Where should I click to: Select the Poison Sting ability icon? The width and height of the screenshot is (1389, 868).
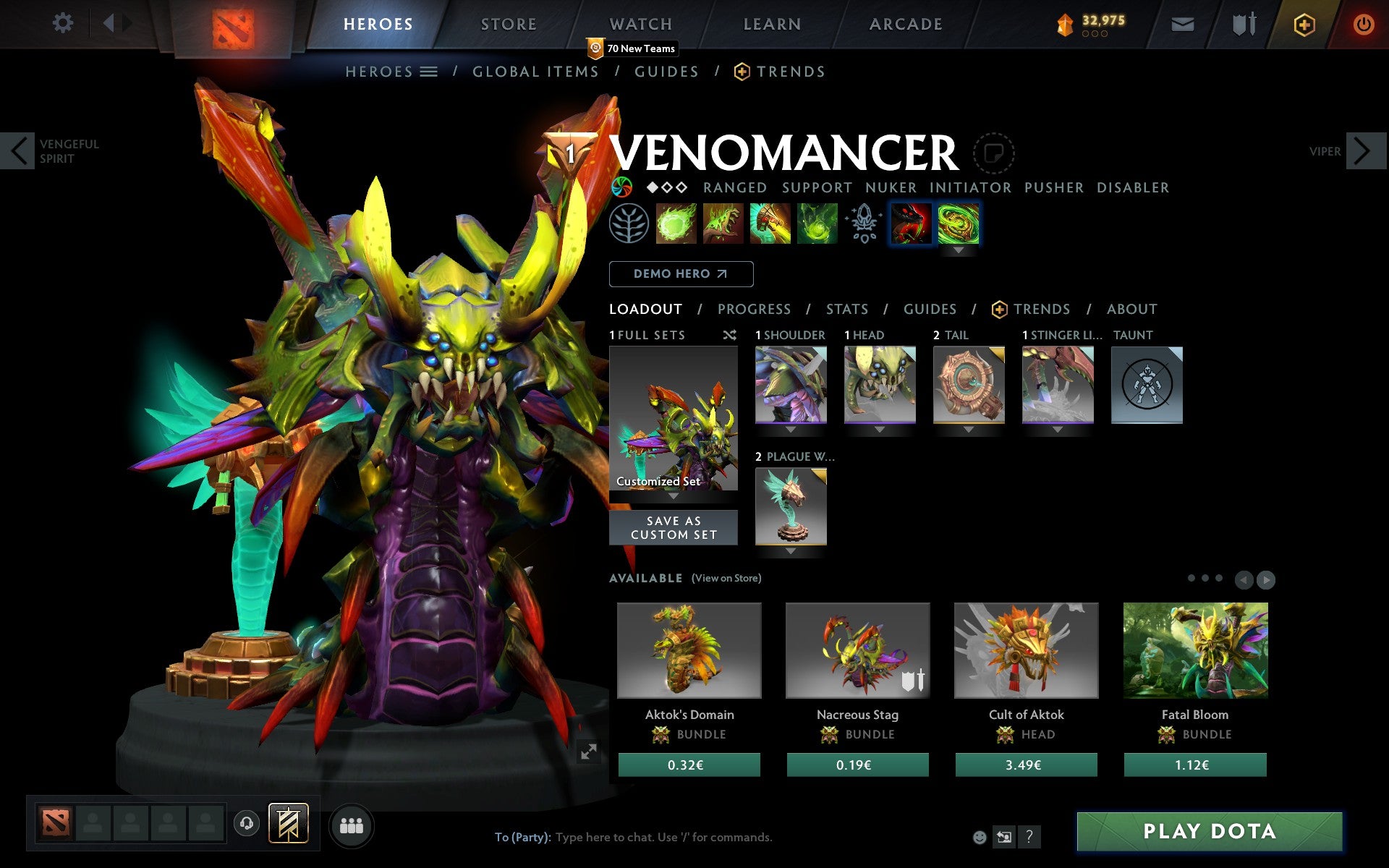click(723, 224)
